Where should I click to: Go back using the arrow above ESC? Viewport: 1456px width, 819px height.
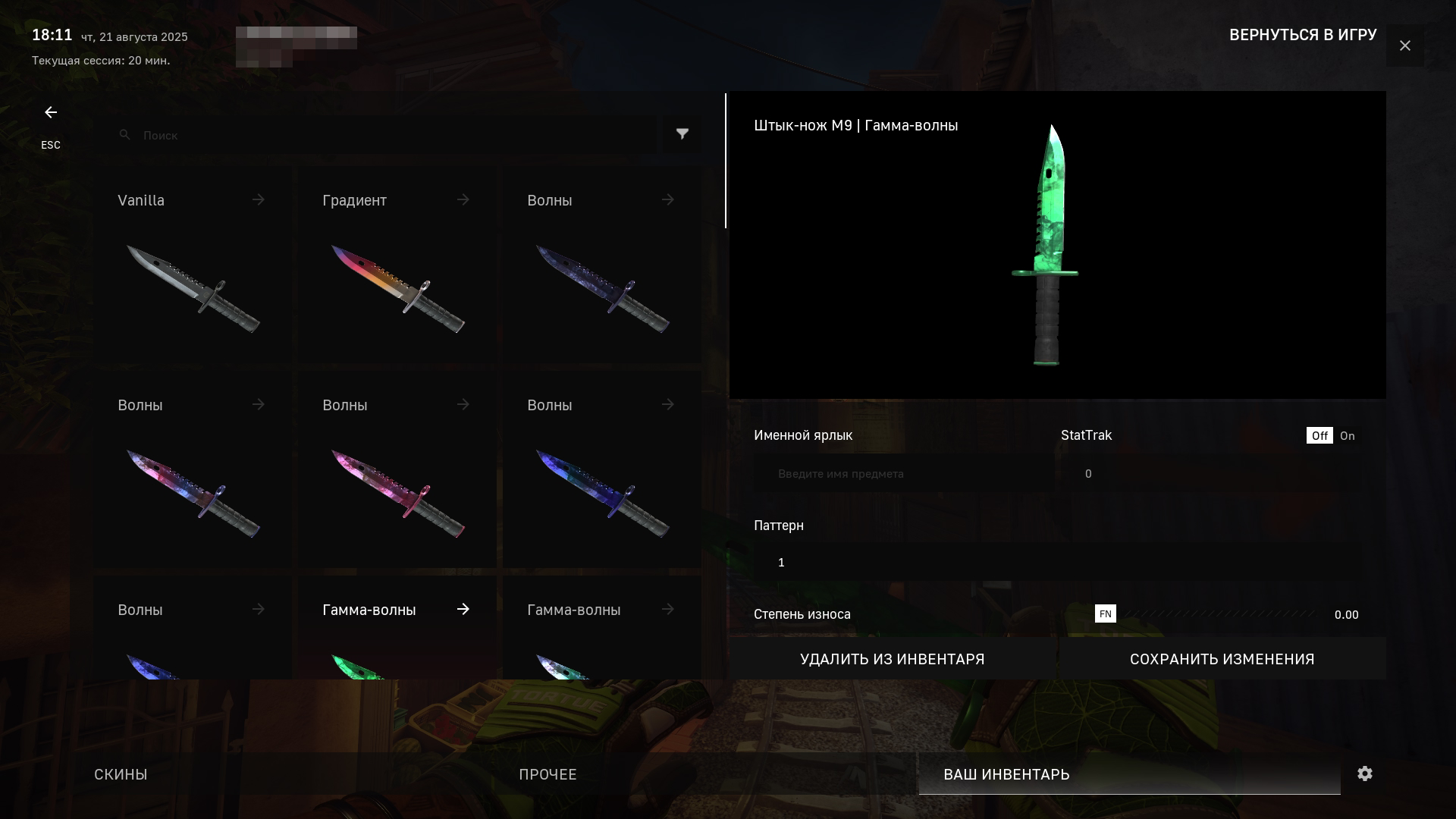[x=51, y=113]
